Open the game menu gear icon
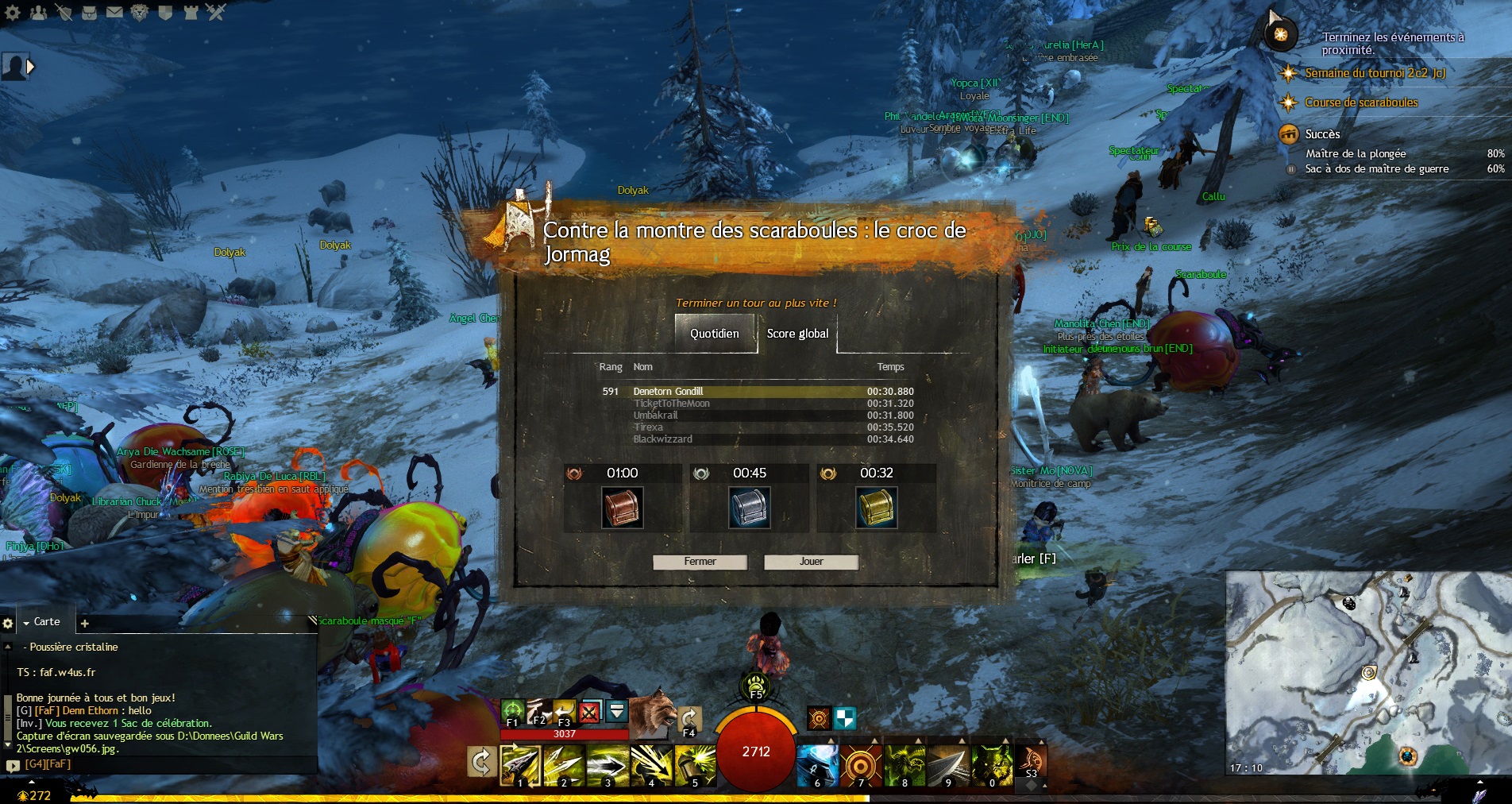The image size is (1512, 804). [x=13, y=12]
